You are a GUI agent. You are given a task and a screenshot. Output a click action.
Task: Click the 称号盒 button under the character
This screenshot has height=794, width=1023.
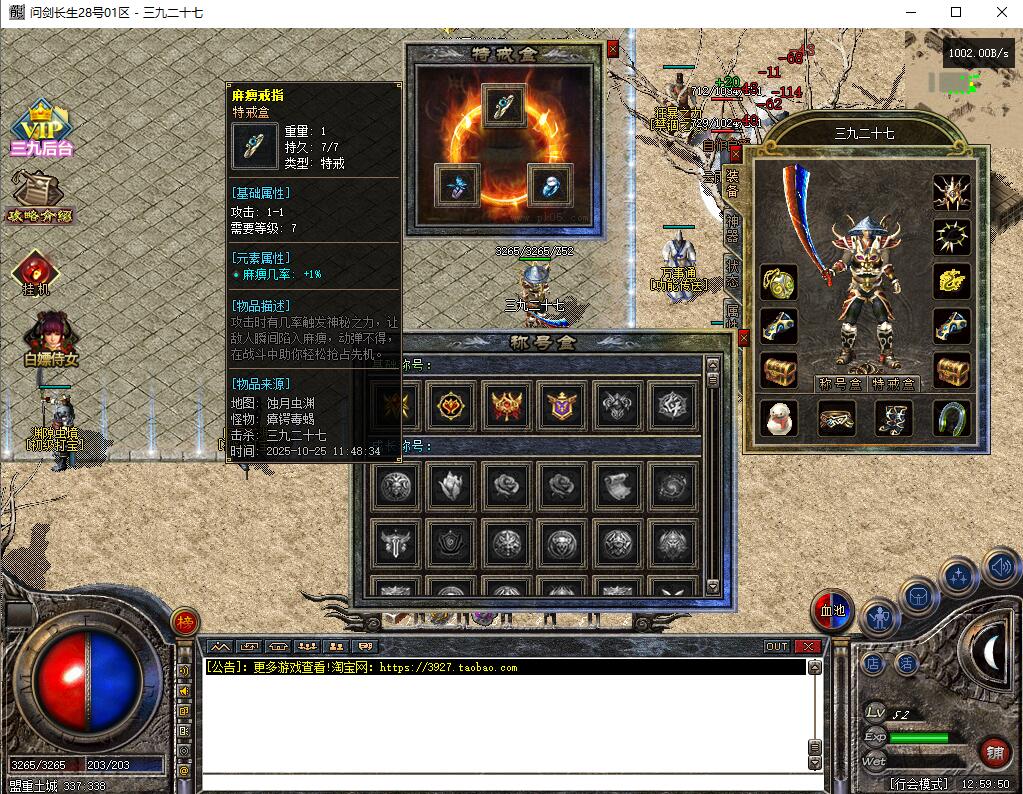[x=840, y=383]
